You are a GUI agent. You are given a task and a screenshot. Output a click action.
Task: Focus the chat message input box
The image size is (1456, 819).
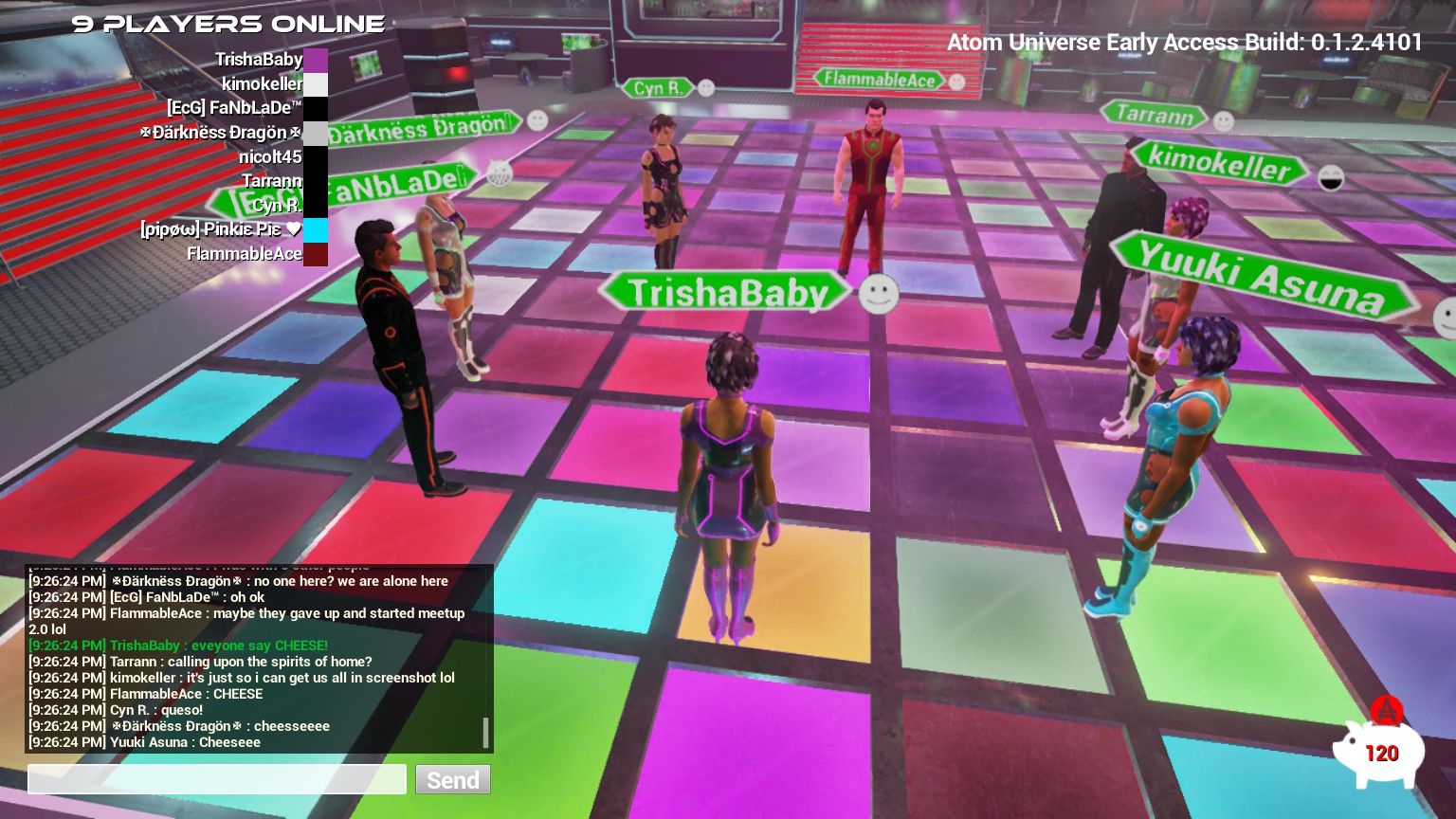(217, 779)
